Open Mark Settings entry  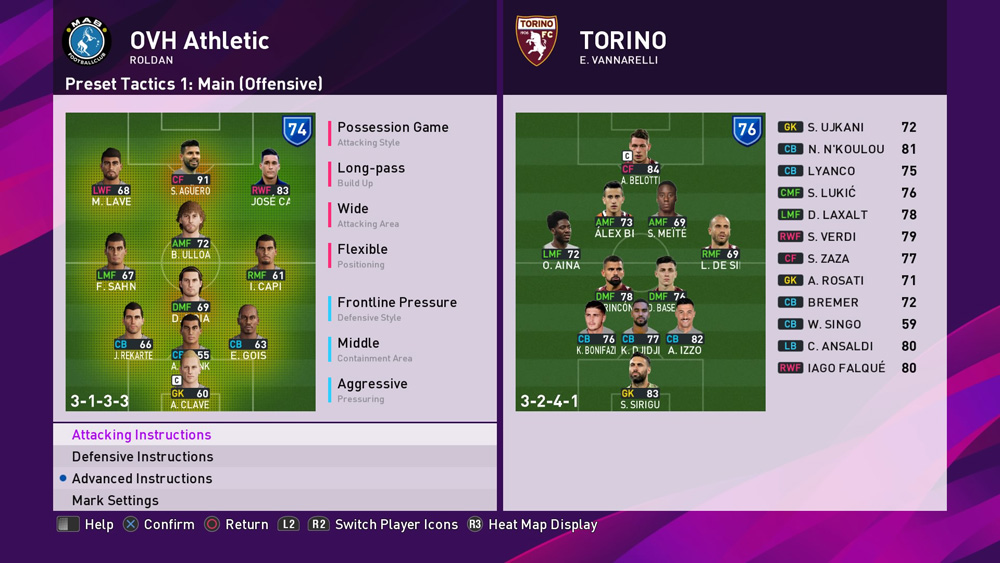pyautogui.click(x=115, y=501)
